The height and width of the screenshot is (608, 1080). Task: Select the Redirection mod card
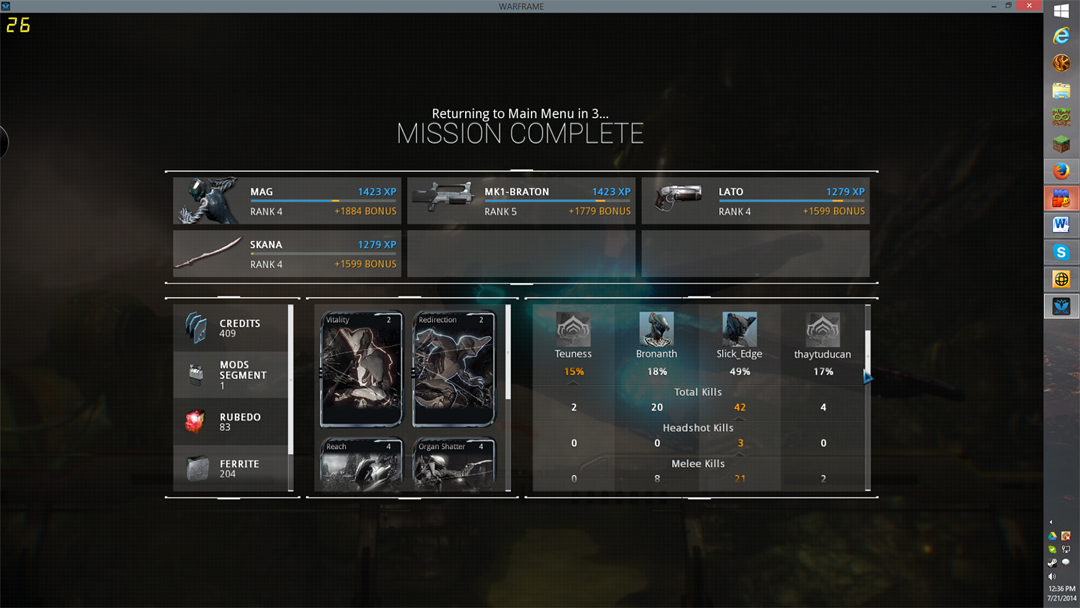click(x=454, y=370)
